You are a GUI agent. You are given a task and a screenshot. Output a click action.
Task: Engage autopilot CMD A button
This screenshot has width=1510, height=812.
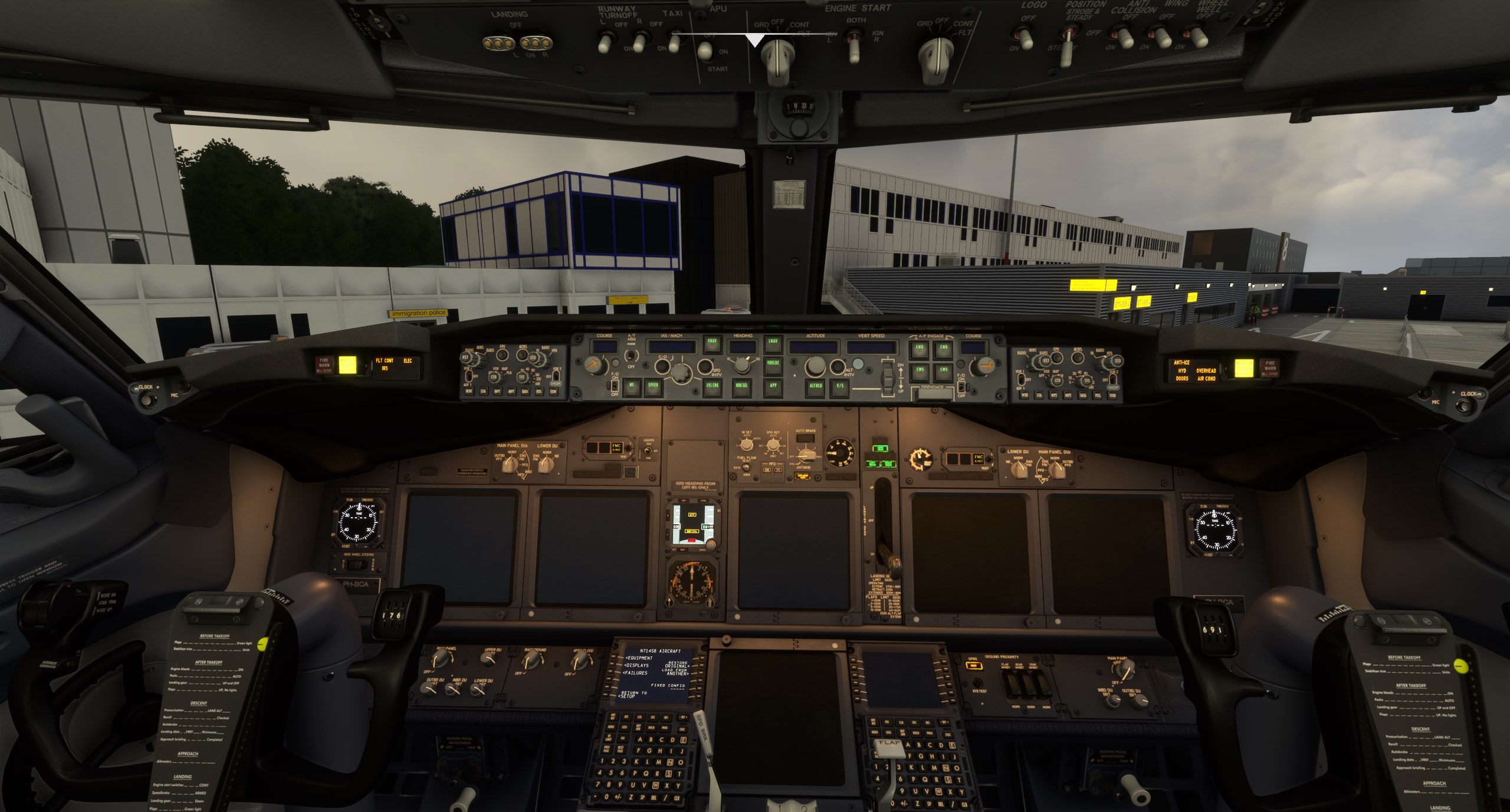(919, 349)
